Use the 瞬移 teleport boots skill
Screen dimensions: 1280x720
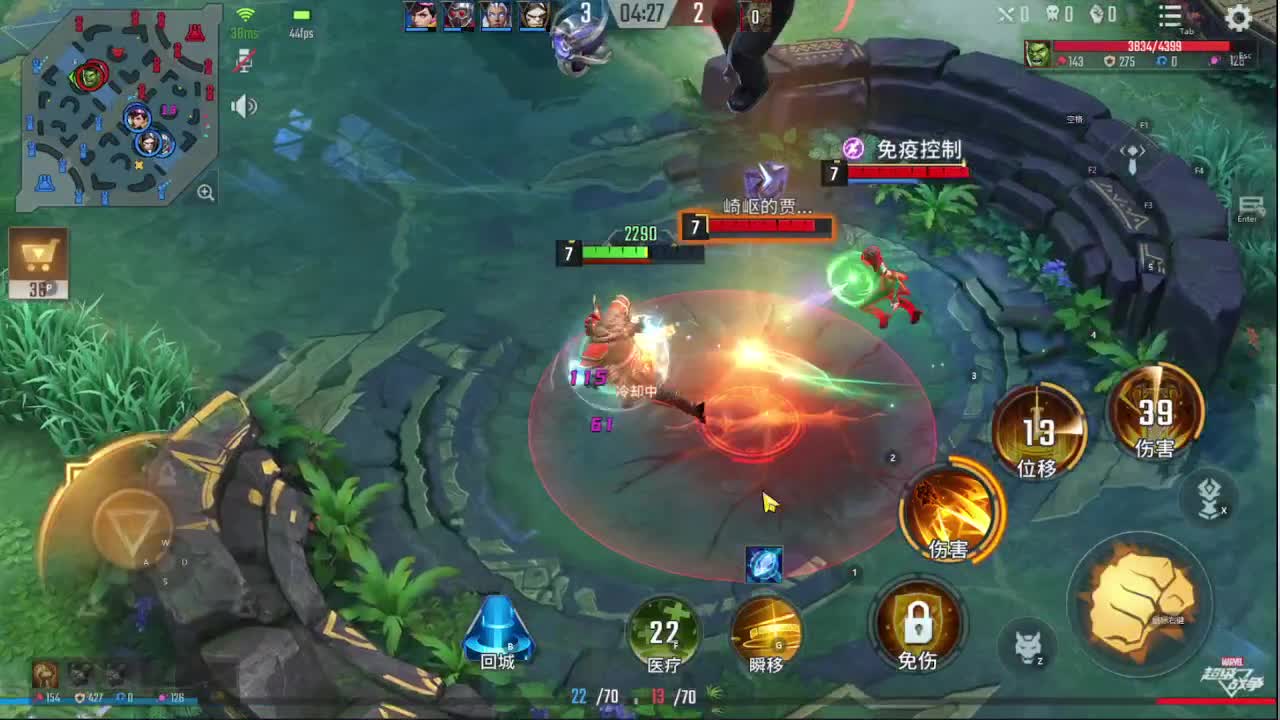pyautogui.click(x=767, y=635)
